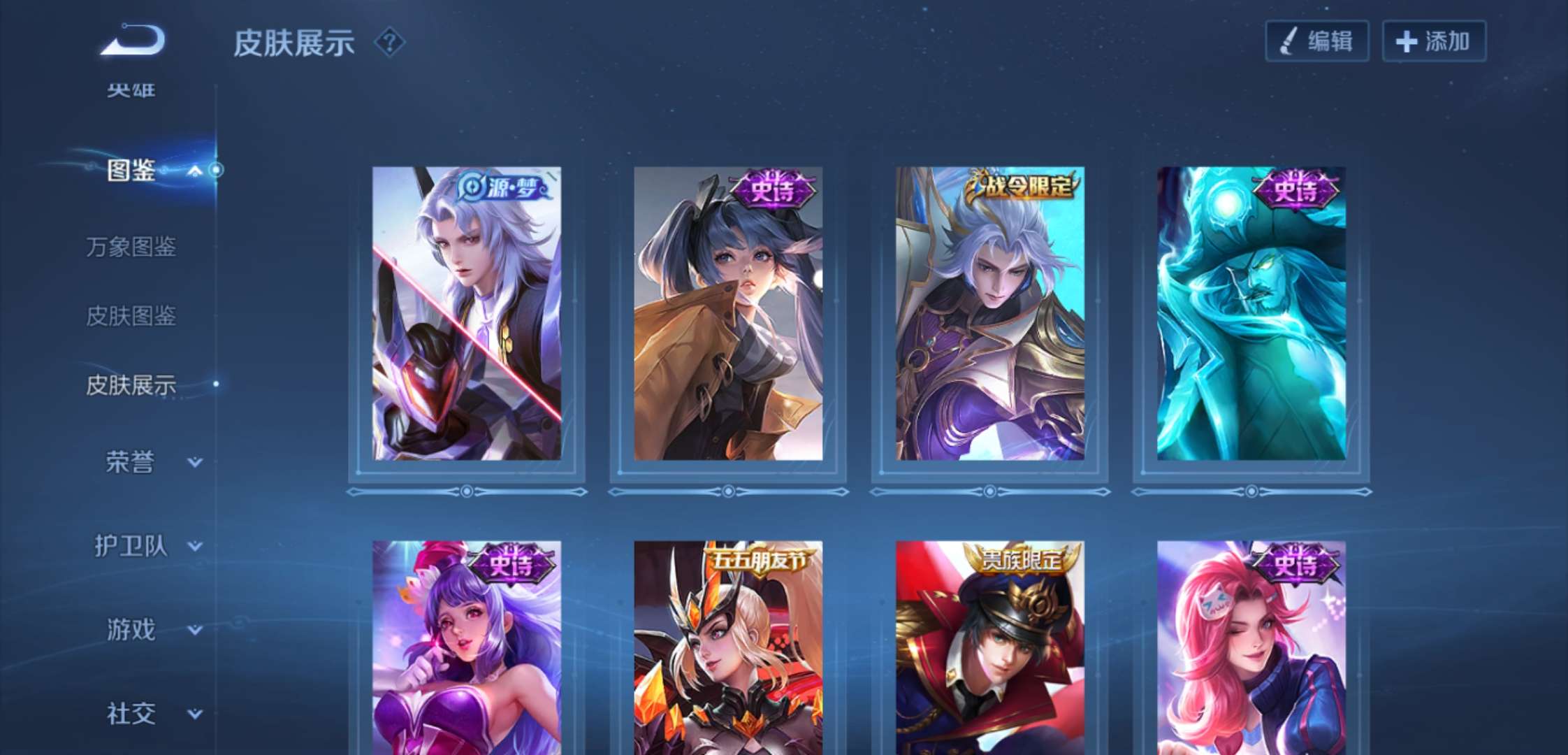This screenshot has height=755, width=1568.
Task: Collapse the 图鉴 menu section
Action: pos(195,171)
